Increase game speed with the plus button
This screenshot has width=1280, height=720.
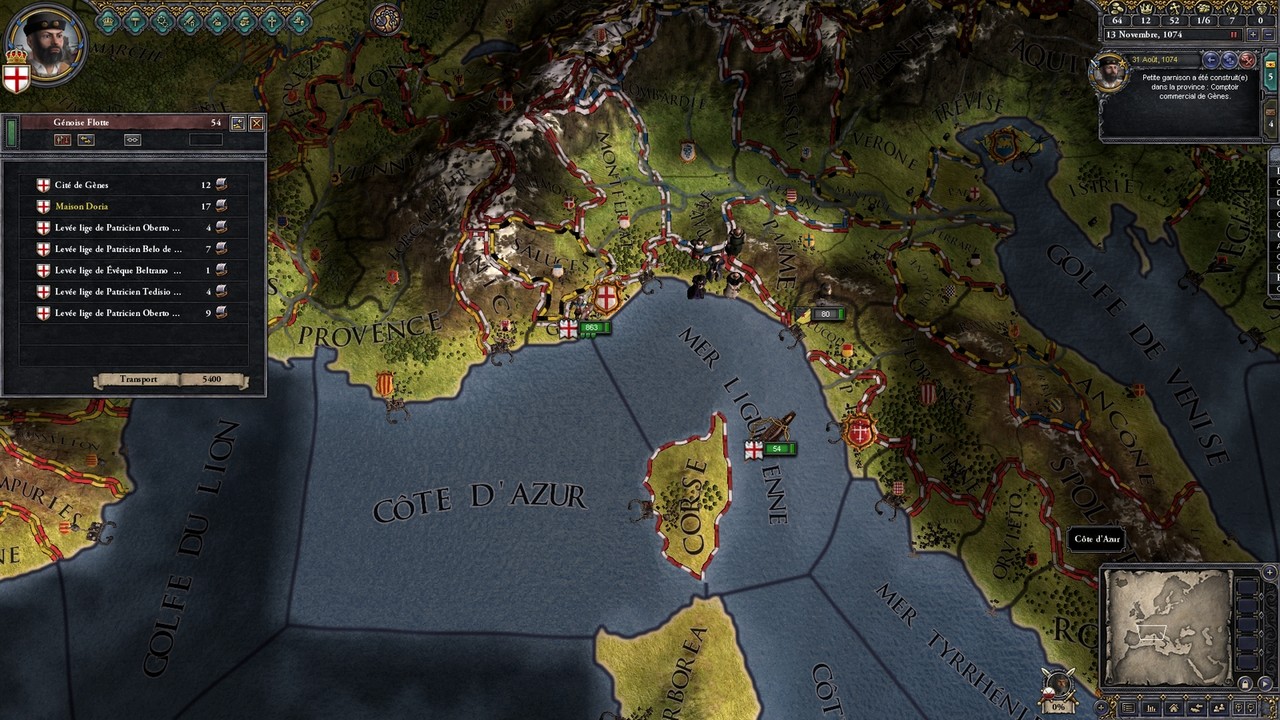pyautogui.click(x=1252, y=34)
